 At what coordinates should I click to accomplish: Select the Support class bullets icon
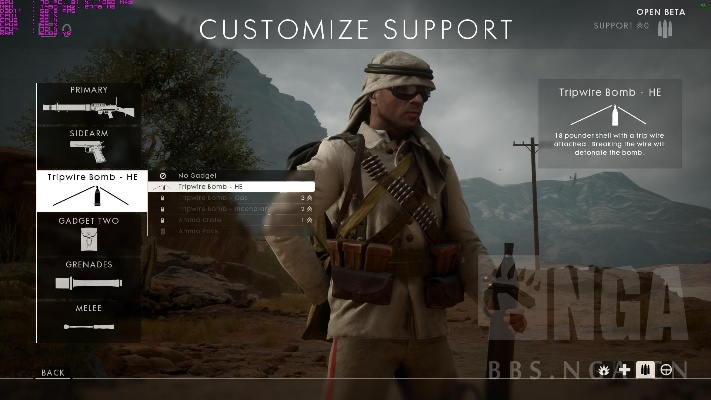(x=646, y=370)
